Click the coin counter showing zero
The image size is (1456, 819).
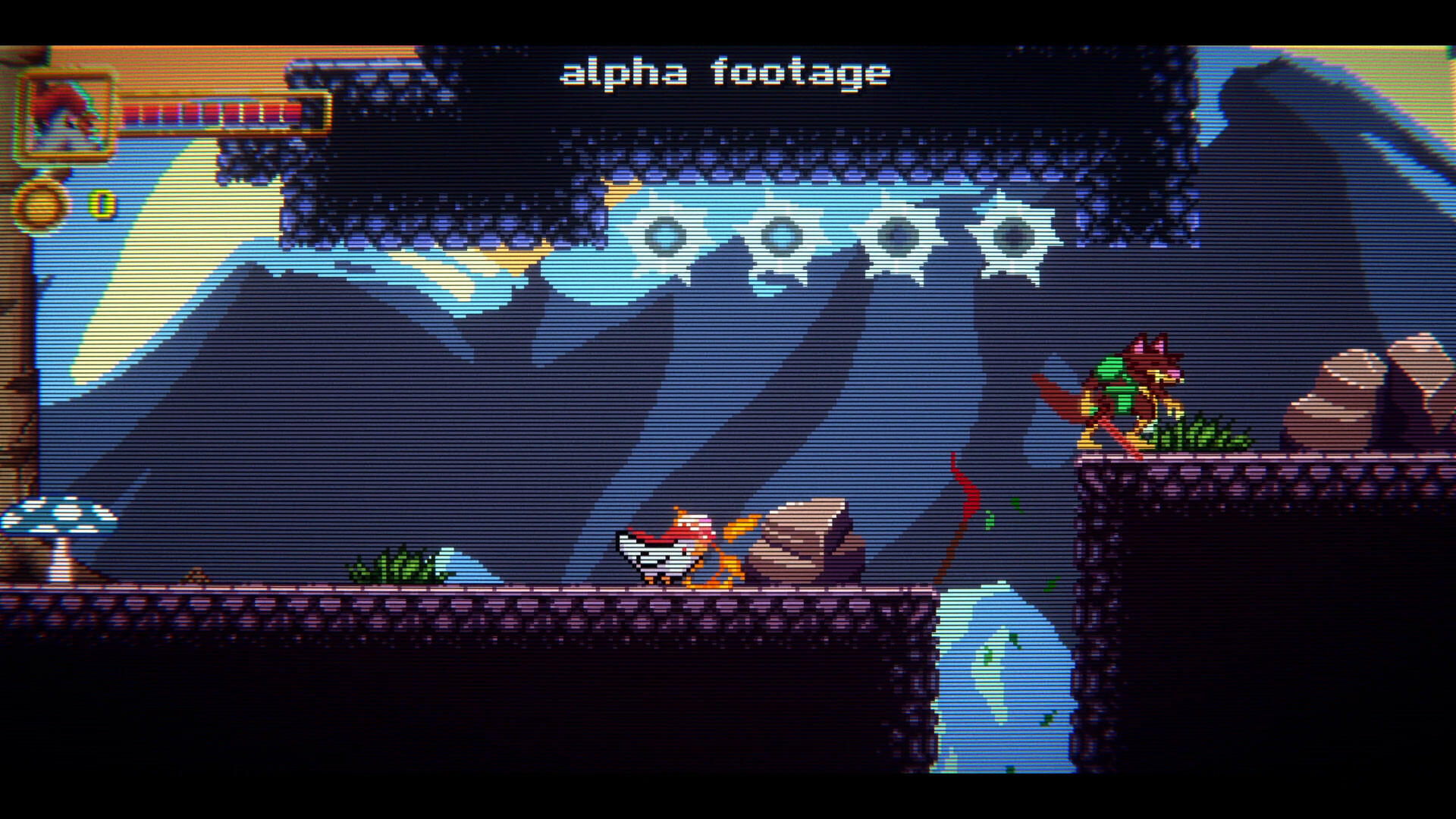click(101, 201)
